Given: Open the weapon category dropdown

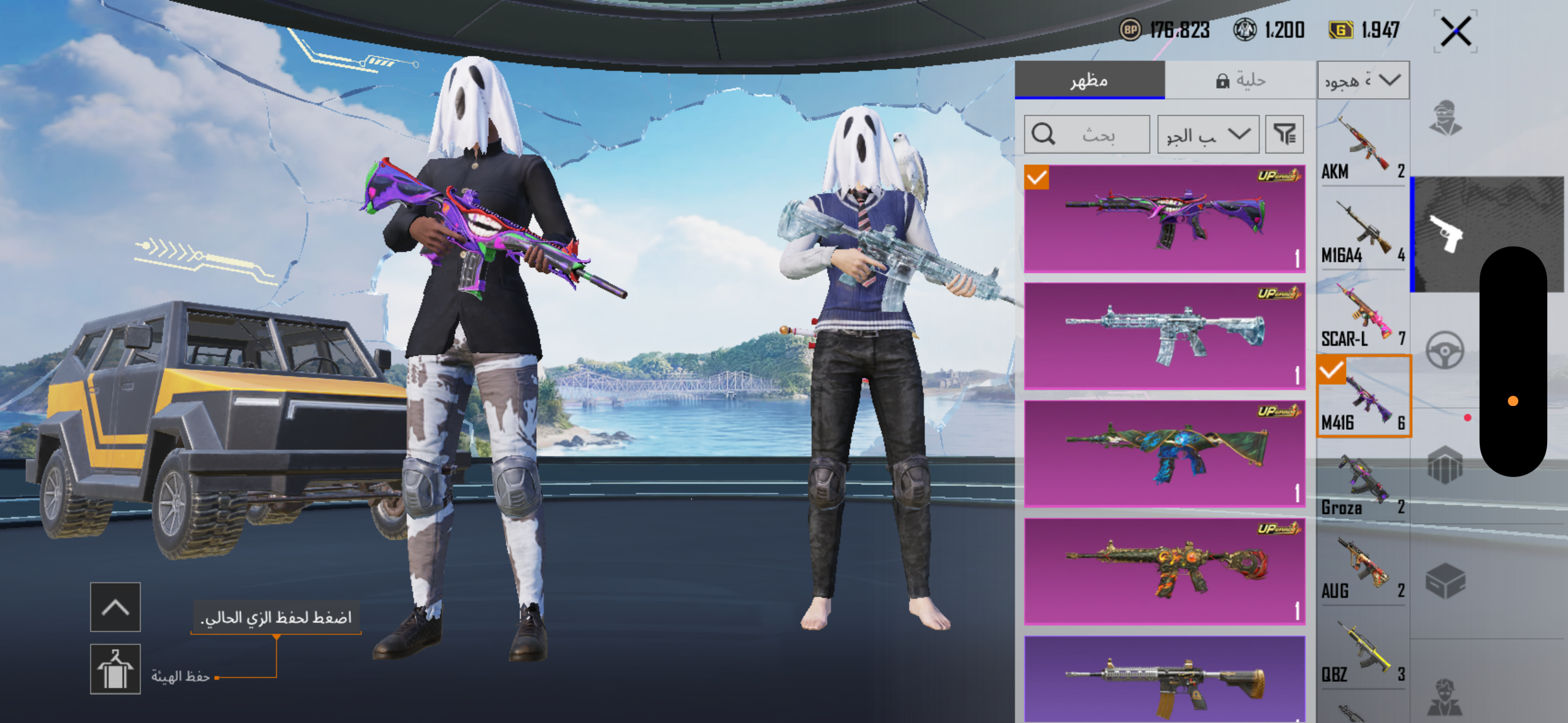Looking at the screenshot, I should pos(1363,80).
